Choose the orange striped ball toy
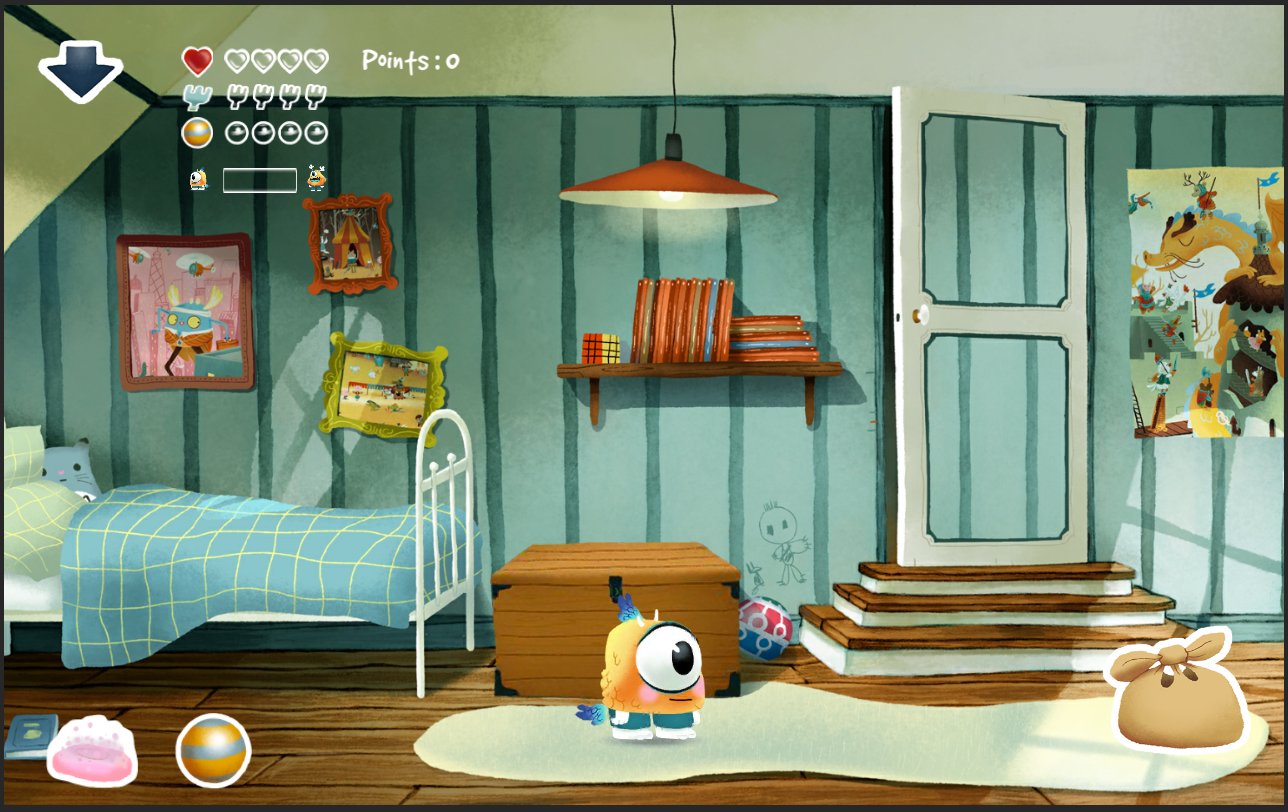 (x=213, y=750)
